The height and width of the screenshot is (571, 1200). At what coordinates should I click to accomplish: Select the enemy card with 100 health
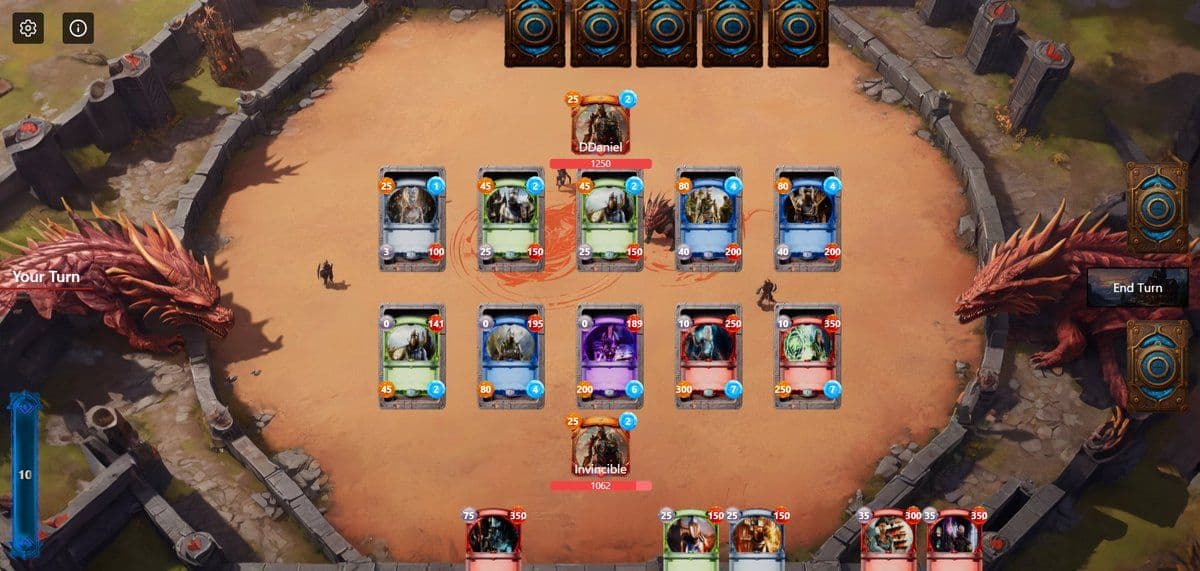411,218
